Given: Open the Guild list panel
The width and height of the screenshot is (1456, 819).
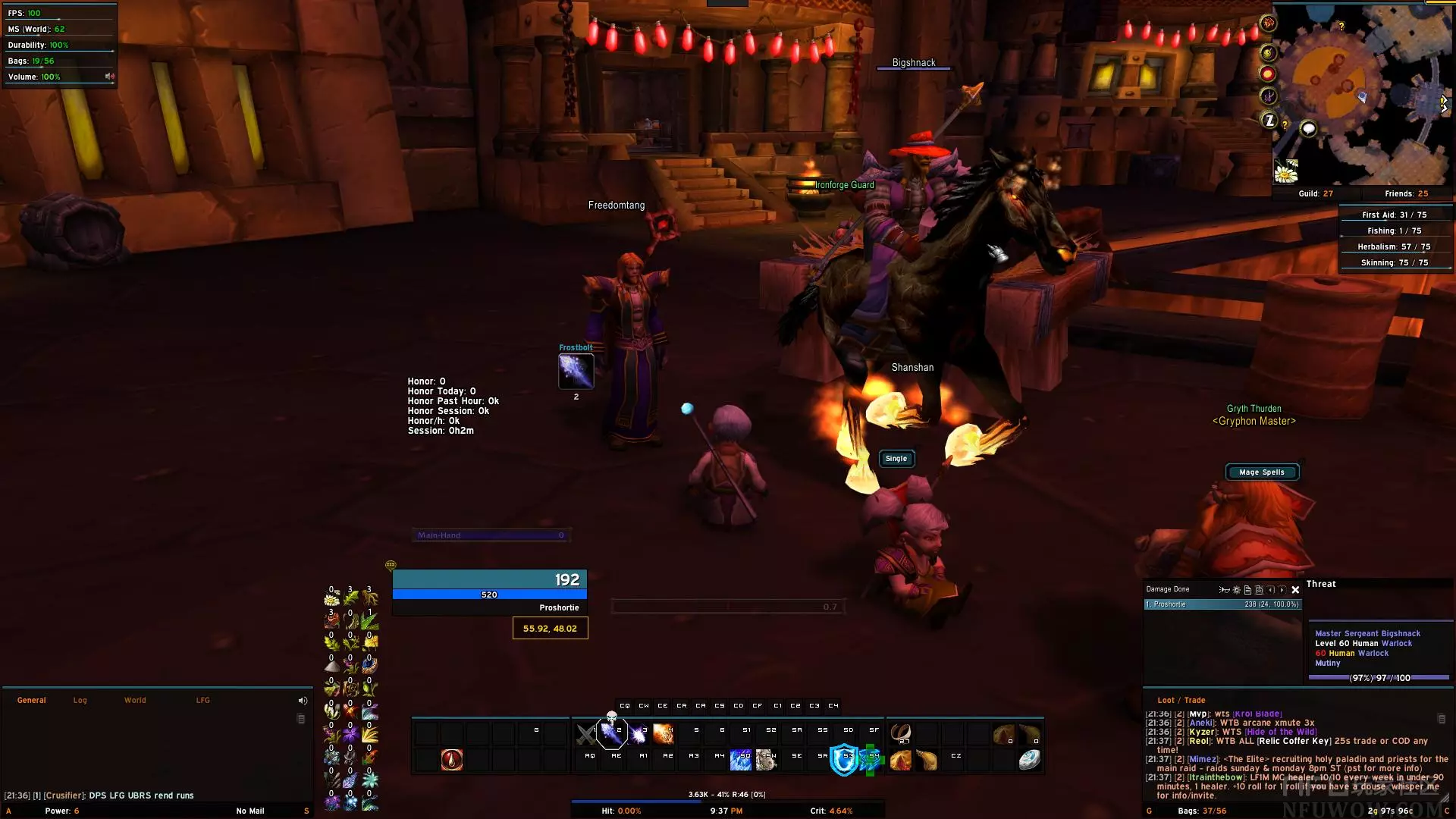Looking at the screenshot, I should (x=1315, y=193).
